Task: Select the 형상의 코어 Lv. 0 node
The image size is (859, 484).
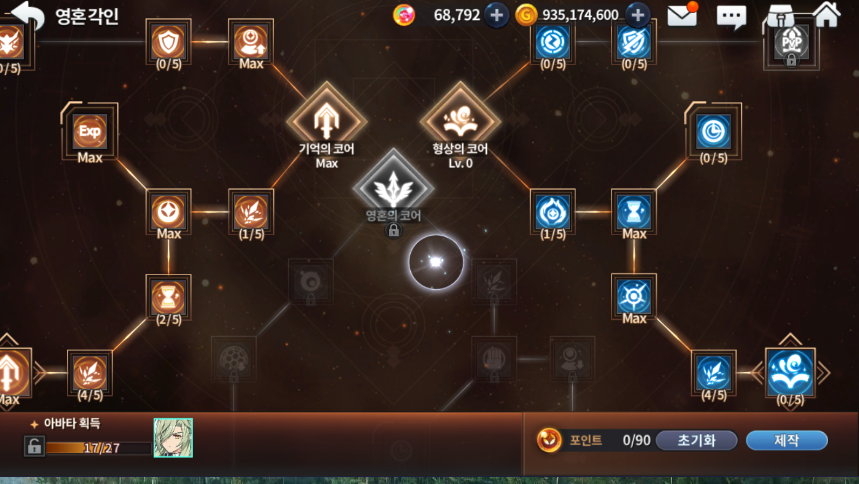Action: tap(459, 120)
